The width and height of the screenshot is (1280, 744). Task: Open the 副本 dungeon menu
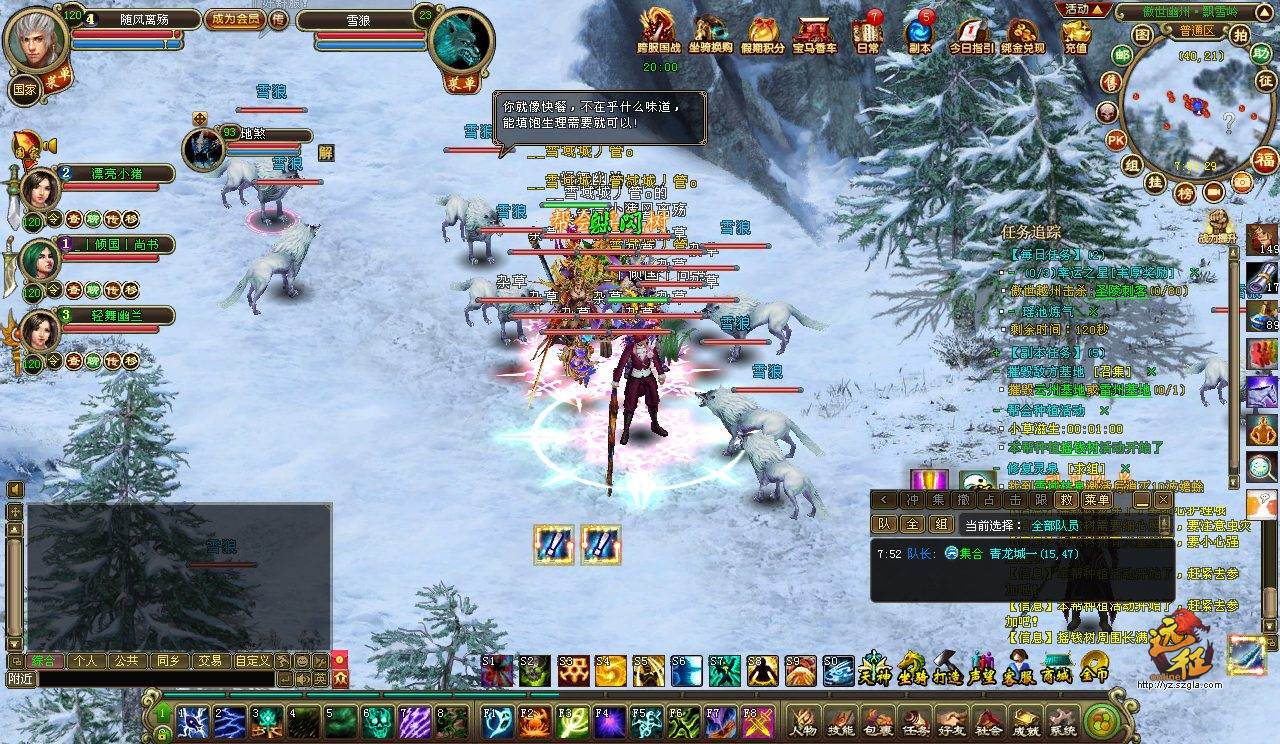tap(919, 33)
